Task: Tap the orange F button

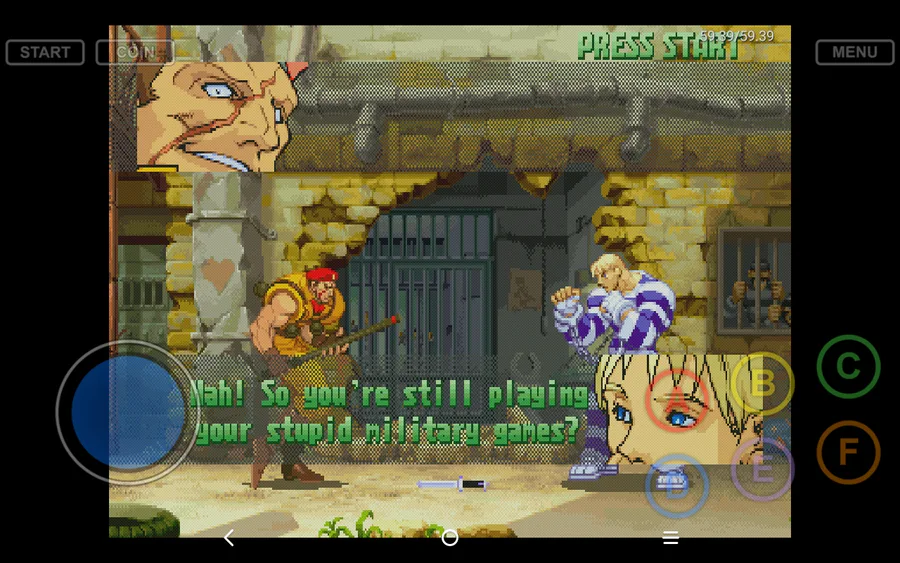Action: point(848,452)
